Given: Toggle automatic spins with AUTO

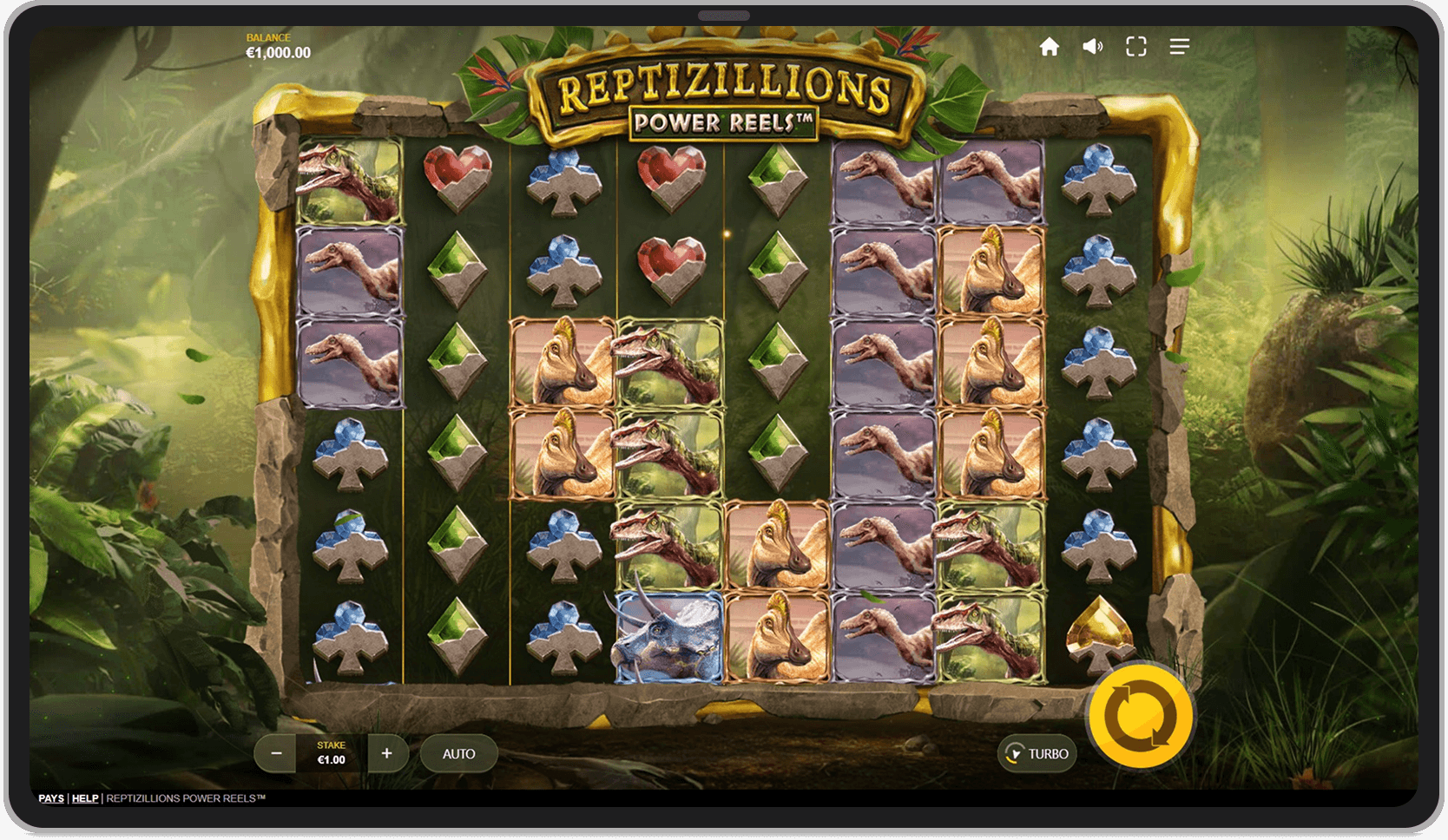Looking at the screenshot, I should pos(458,753).
